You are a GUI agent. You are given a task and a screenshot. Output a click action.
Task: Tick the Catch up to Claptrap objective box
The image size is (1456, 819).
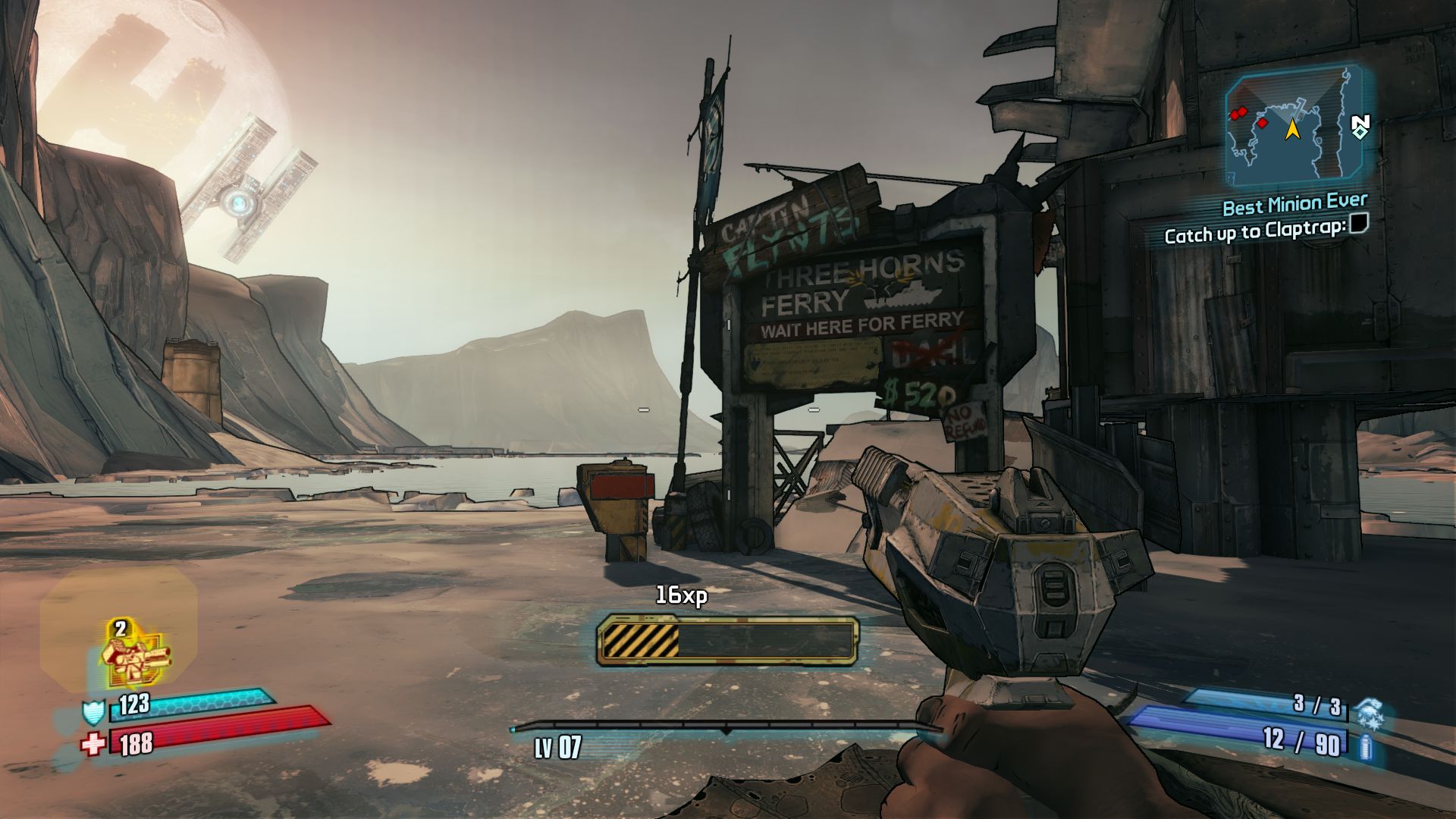pos(1359,224)
